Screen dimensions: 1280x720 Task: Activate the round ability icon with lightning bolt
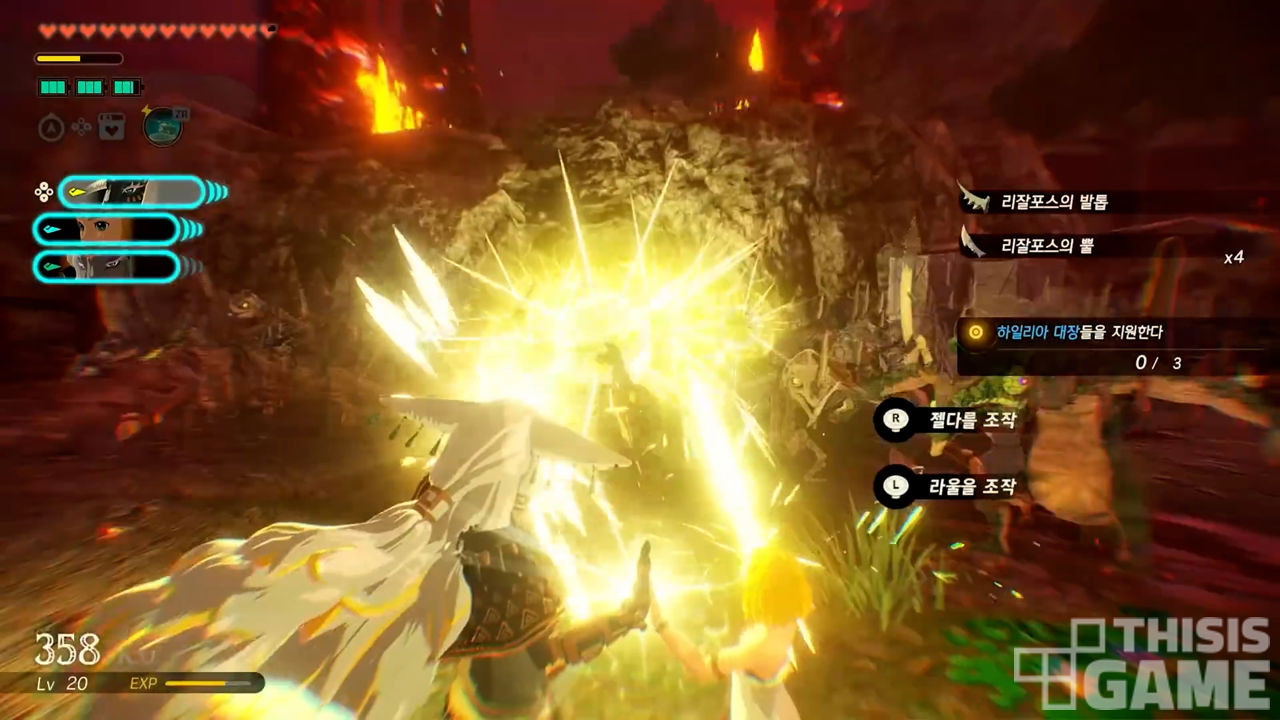click(162, 126)
